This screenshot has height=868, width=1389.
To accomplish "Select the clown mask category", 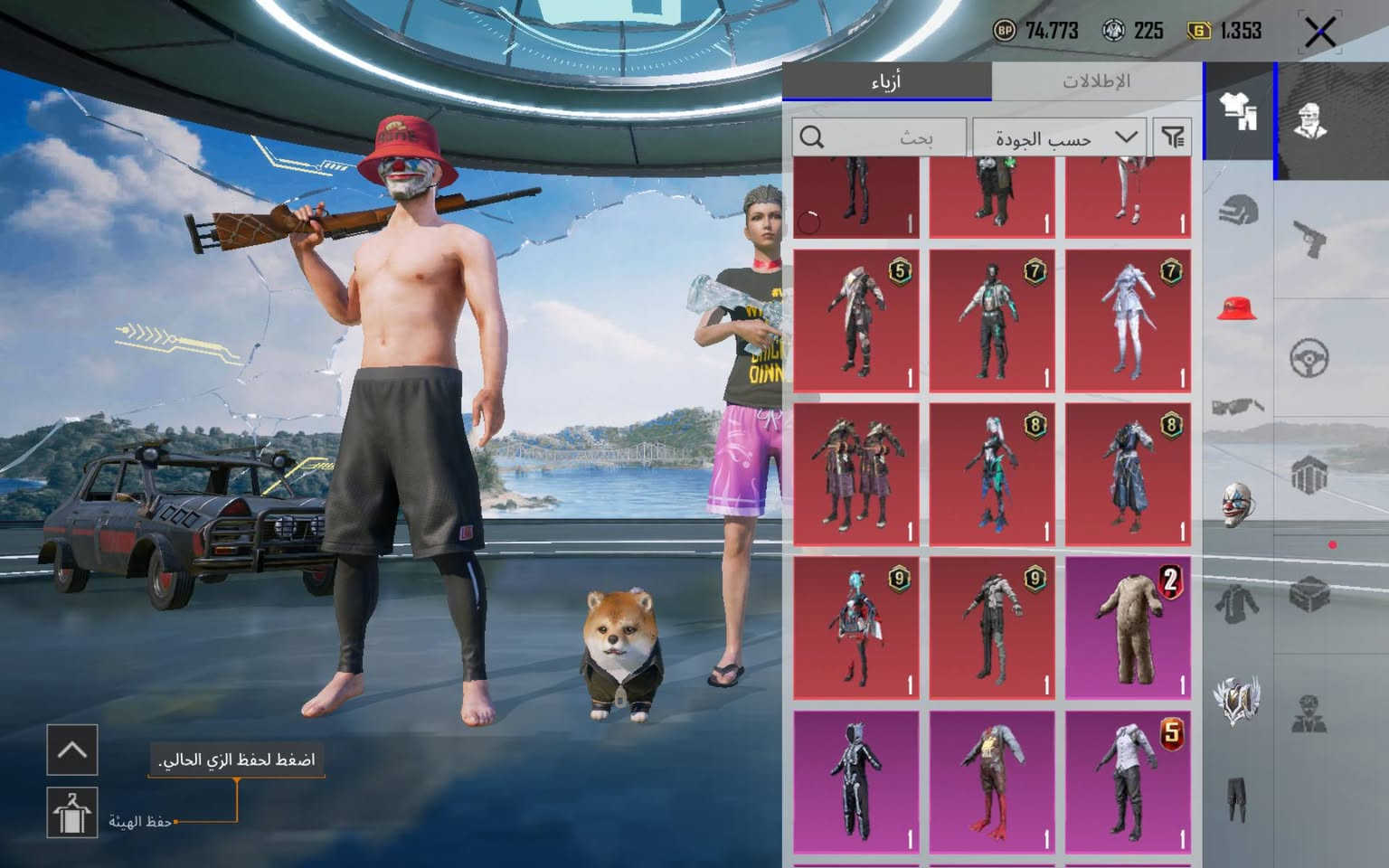I will (x=1238, y=504).
